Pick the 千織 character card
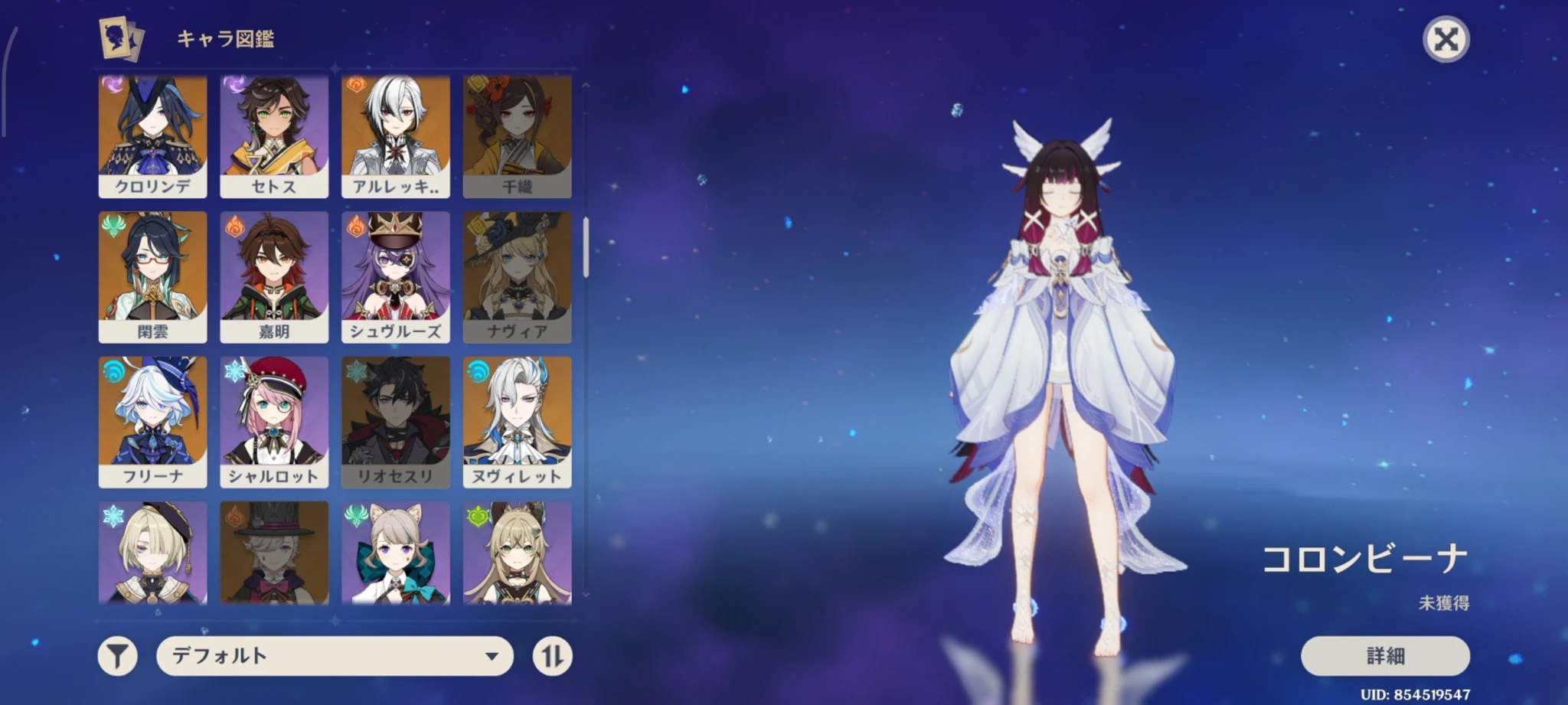 click(517, 136)
